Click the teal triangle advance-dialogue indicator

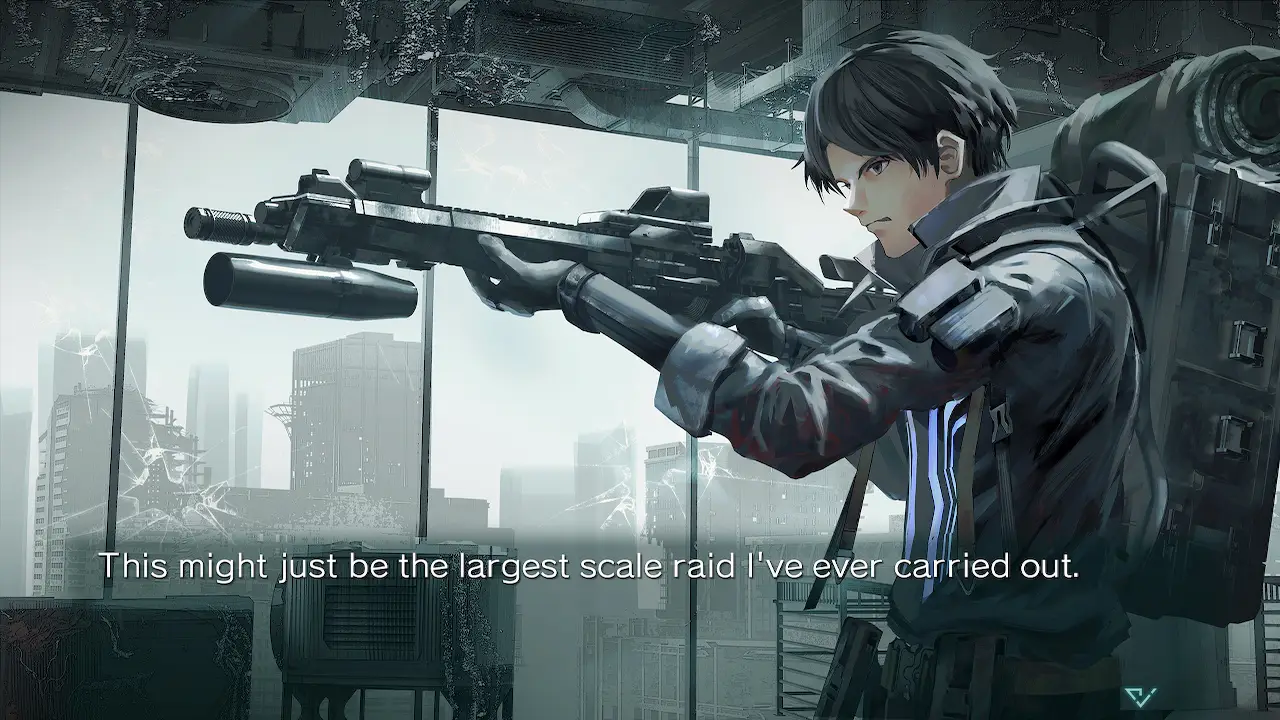1139,696
